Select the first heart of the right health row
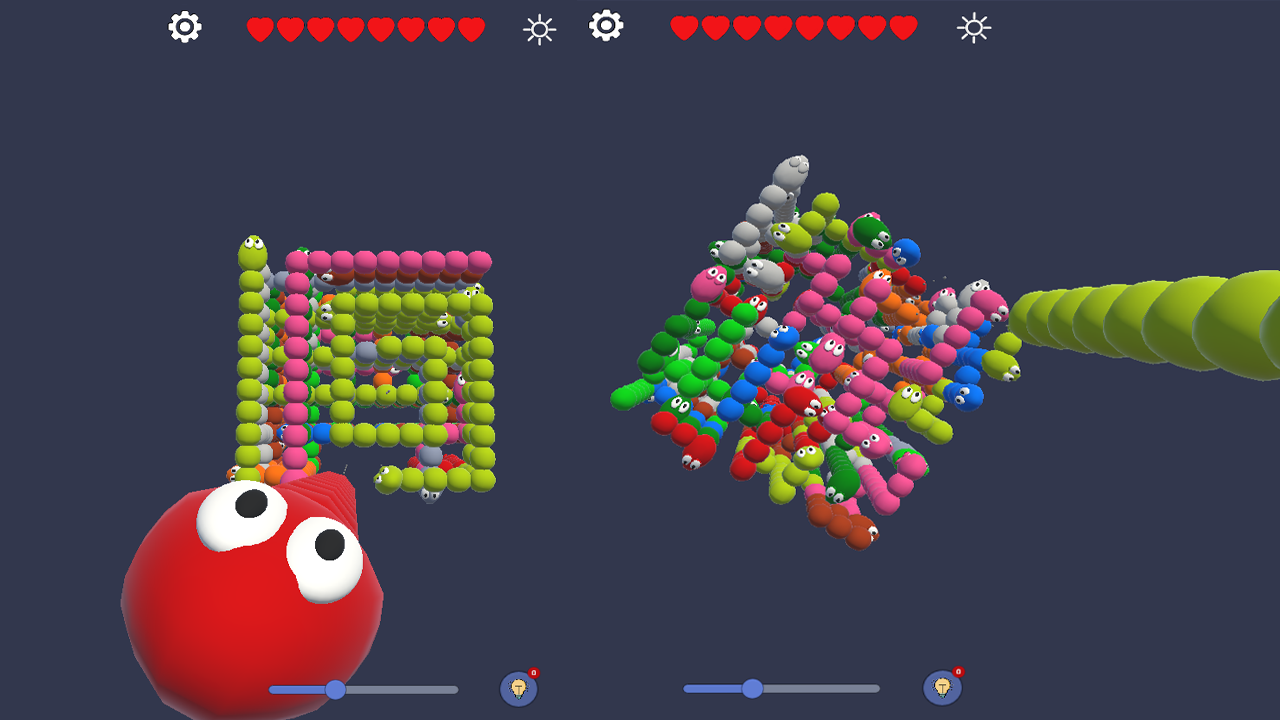This screenshot has width=1280, height=720. 683,28
